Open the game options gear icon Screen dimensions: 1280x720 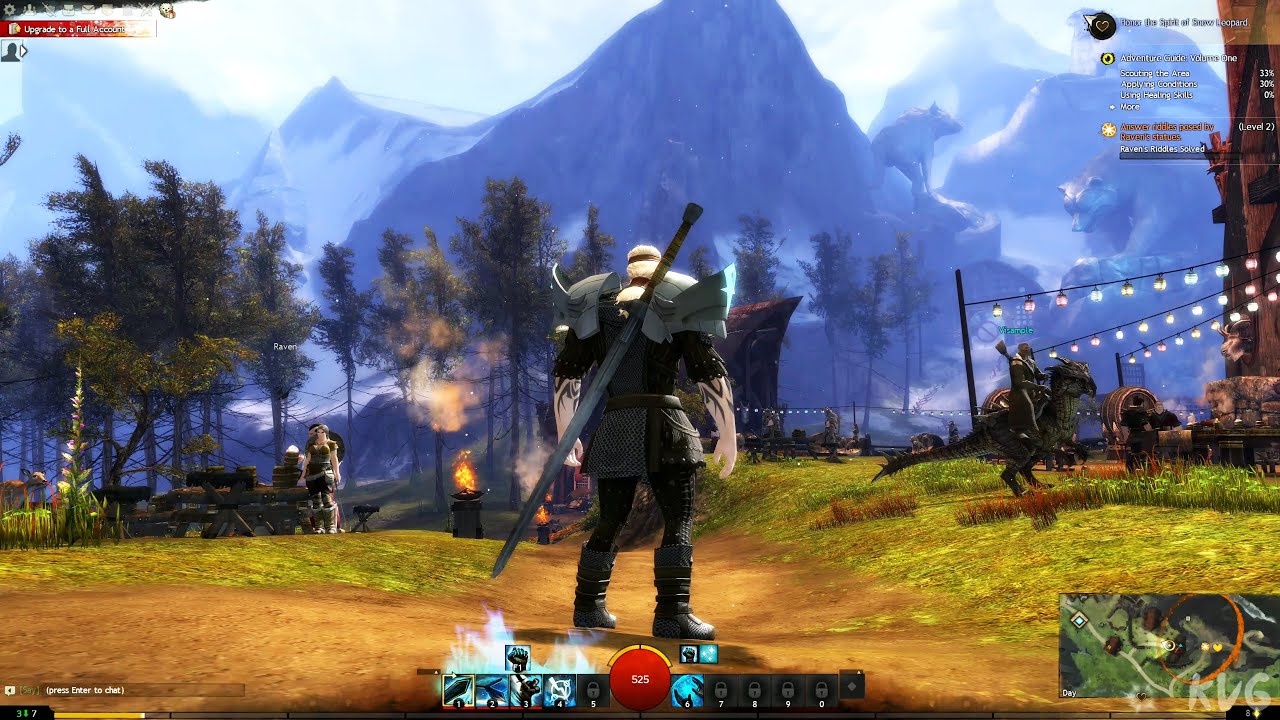click(x=9, y=10)
